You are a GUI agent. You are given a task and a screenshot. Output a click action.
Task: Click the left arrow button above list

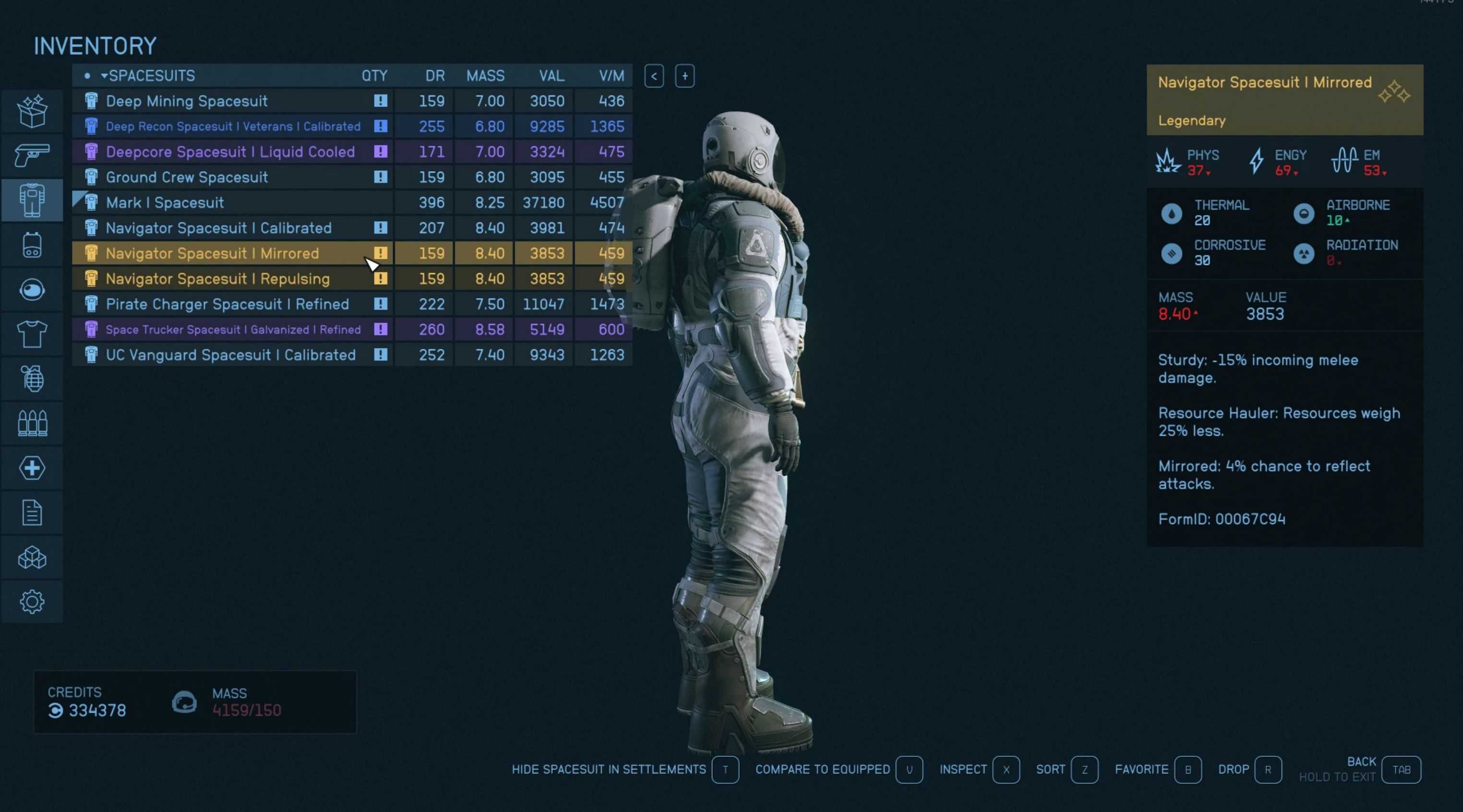tap(654, 76)
